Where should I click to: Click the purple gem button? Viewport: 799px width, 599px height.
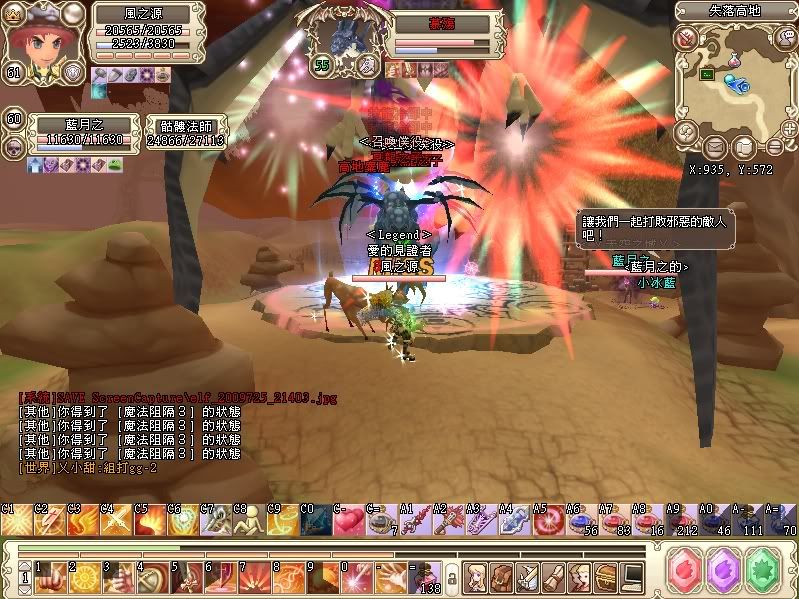pos(723,572)
